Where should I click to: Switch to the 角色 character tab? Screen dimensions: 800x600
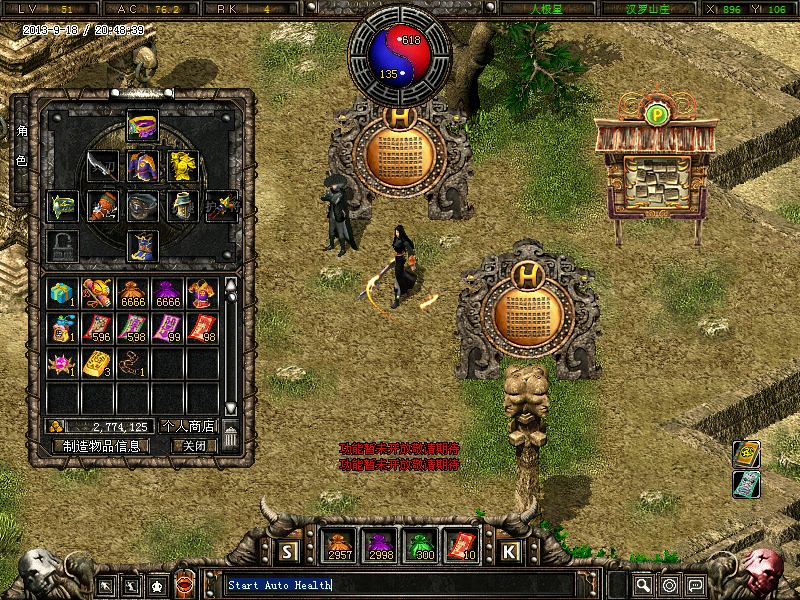(22, 146)
